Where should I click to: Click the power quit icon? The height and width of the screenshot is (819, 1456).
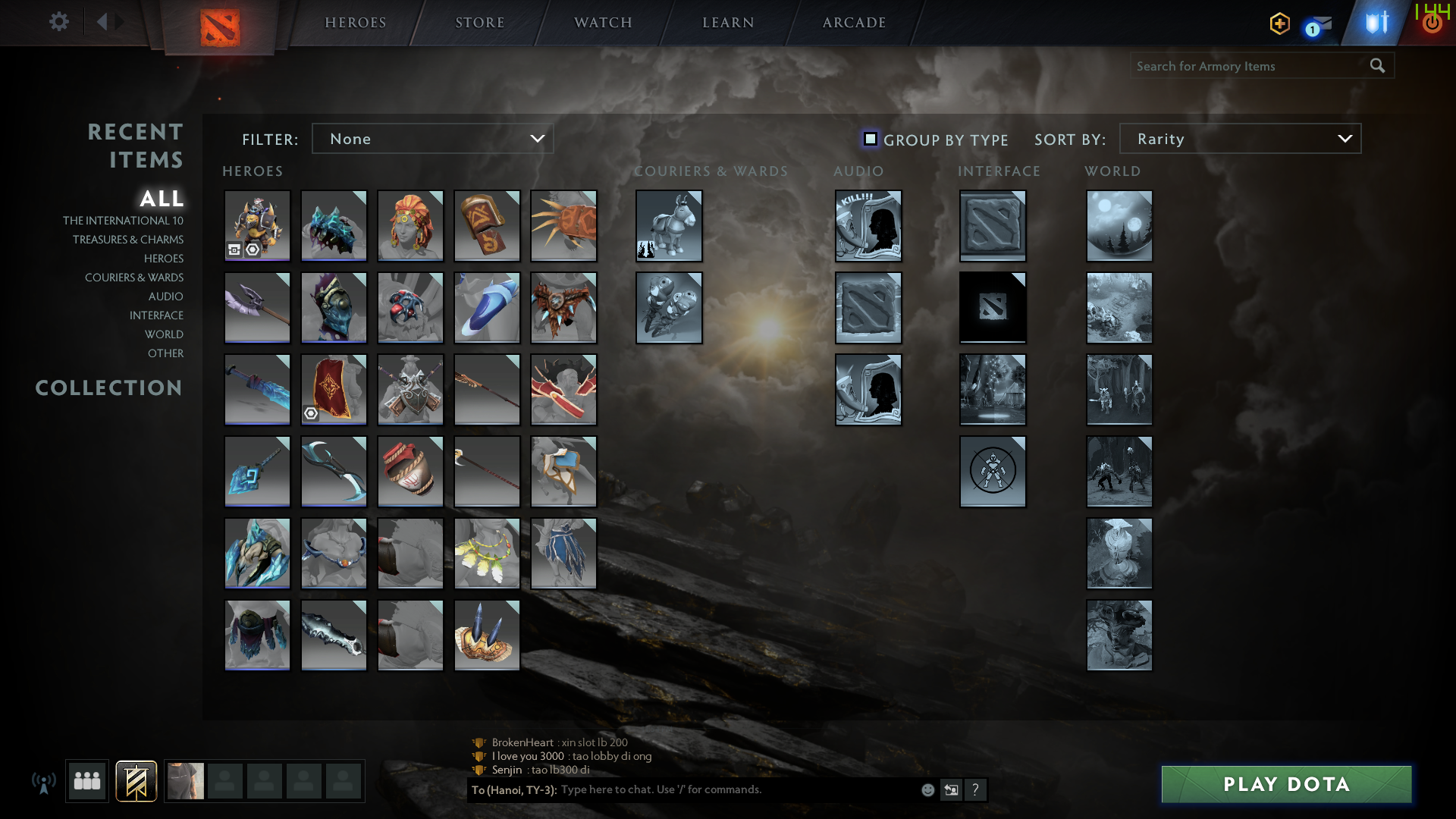coord(1432,22)
